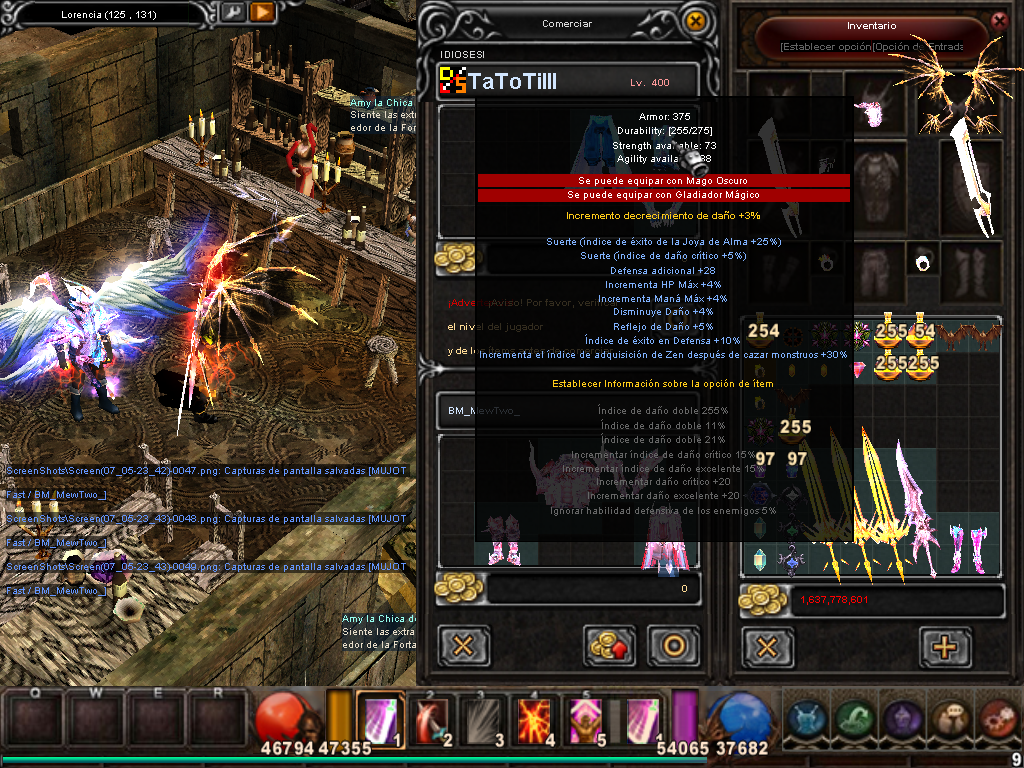Image resolution: width=1024 pixels, height=768 pixels.
Task: Open the blue round menu icon
Action: pos(806,719)
